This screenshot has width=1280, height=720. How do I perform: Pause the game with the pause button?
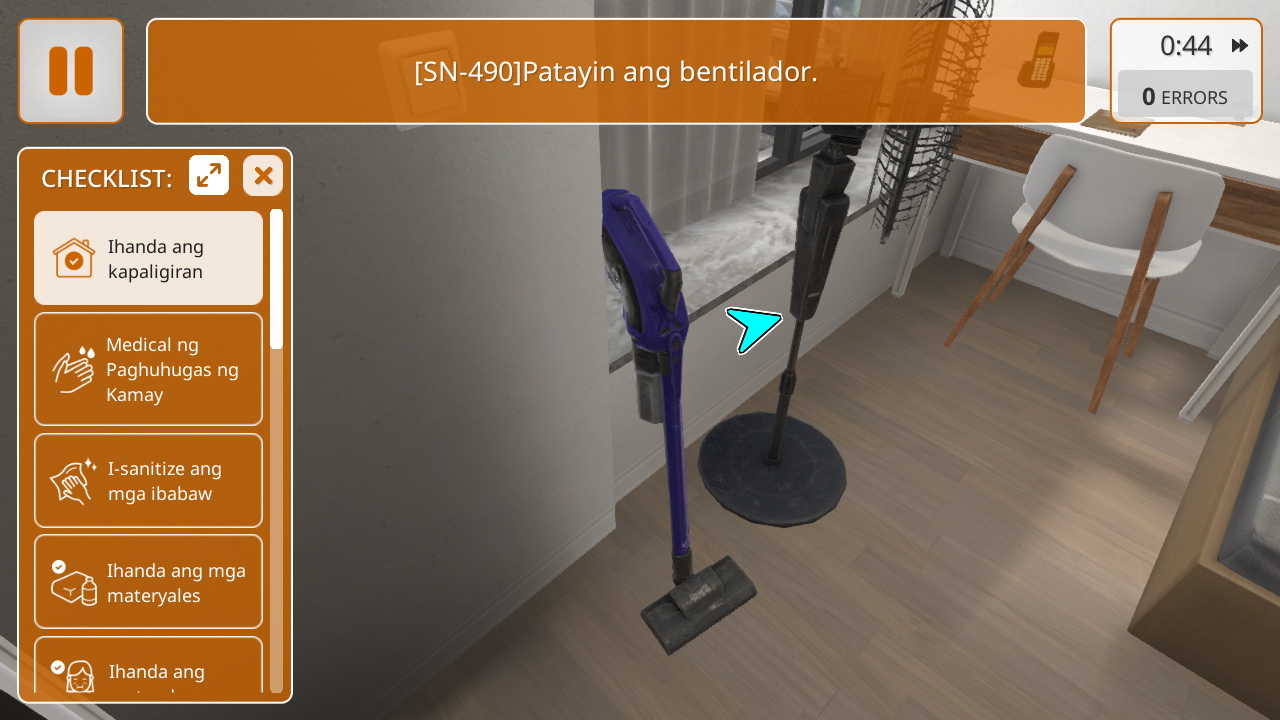[x=71, y=71]
